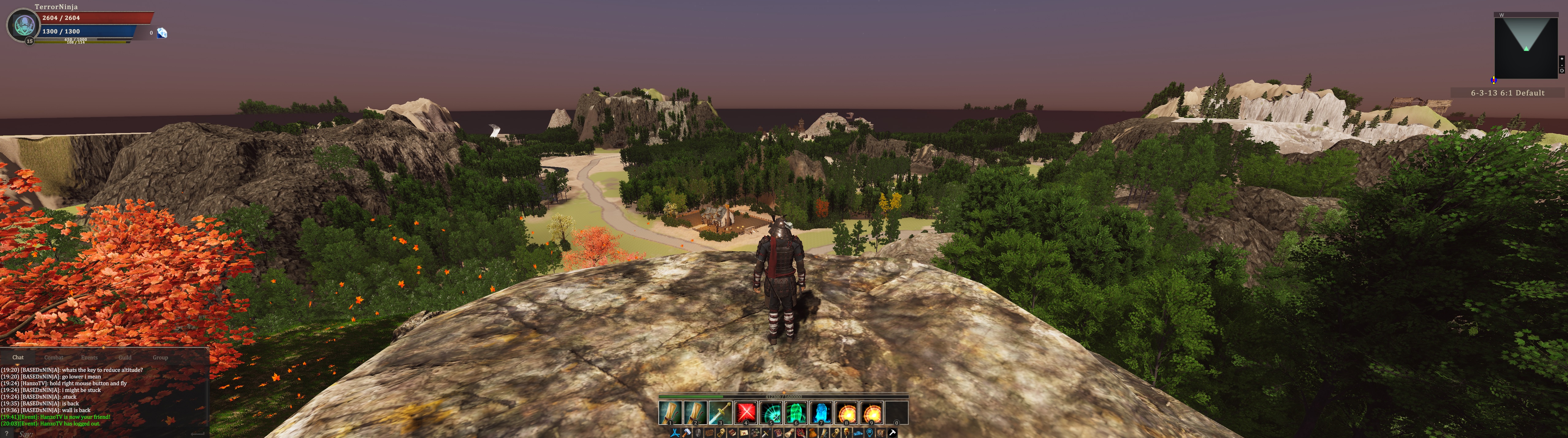Open the gold trophy menu icon
The width and height of the screenshot is (1568, 438).
tap(847, 433)
